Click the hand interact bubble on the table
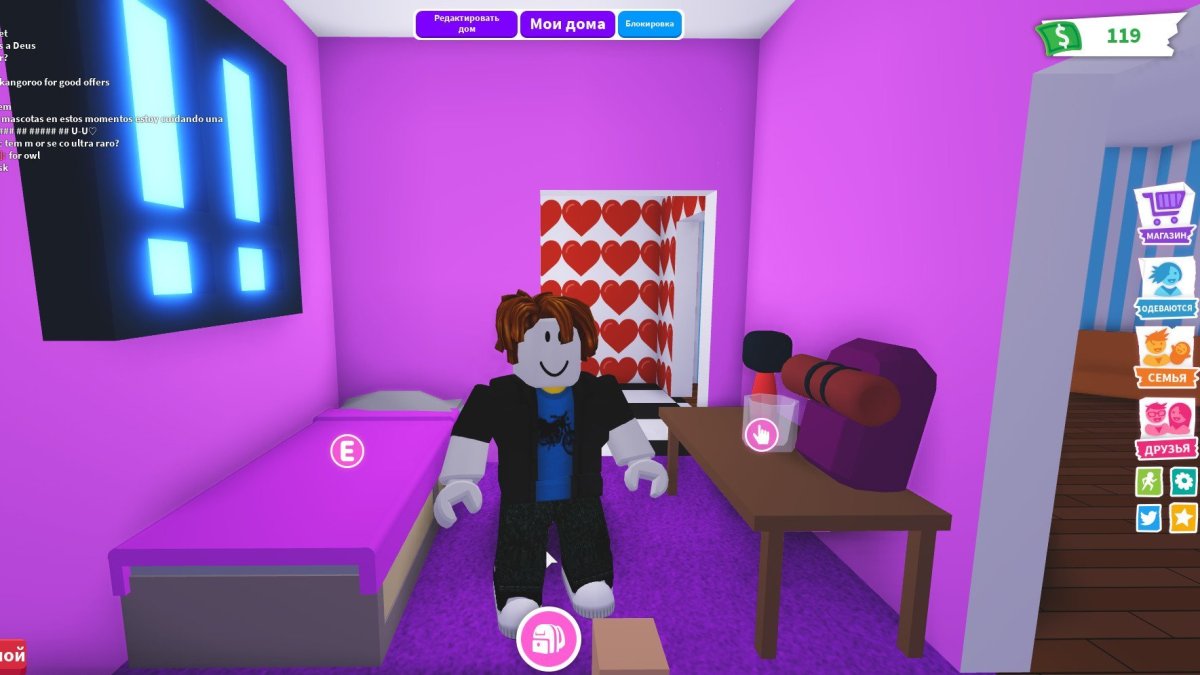 click(x=762, y=434)
